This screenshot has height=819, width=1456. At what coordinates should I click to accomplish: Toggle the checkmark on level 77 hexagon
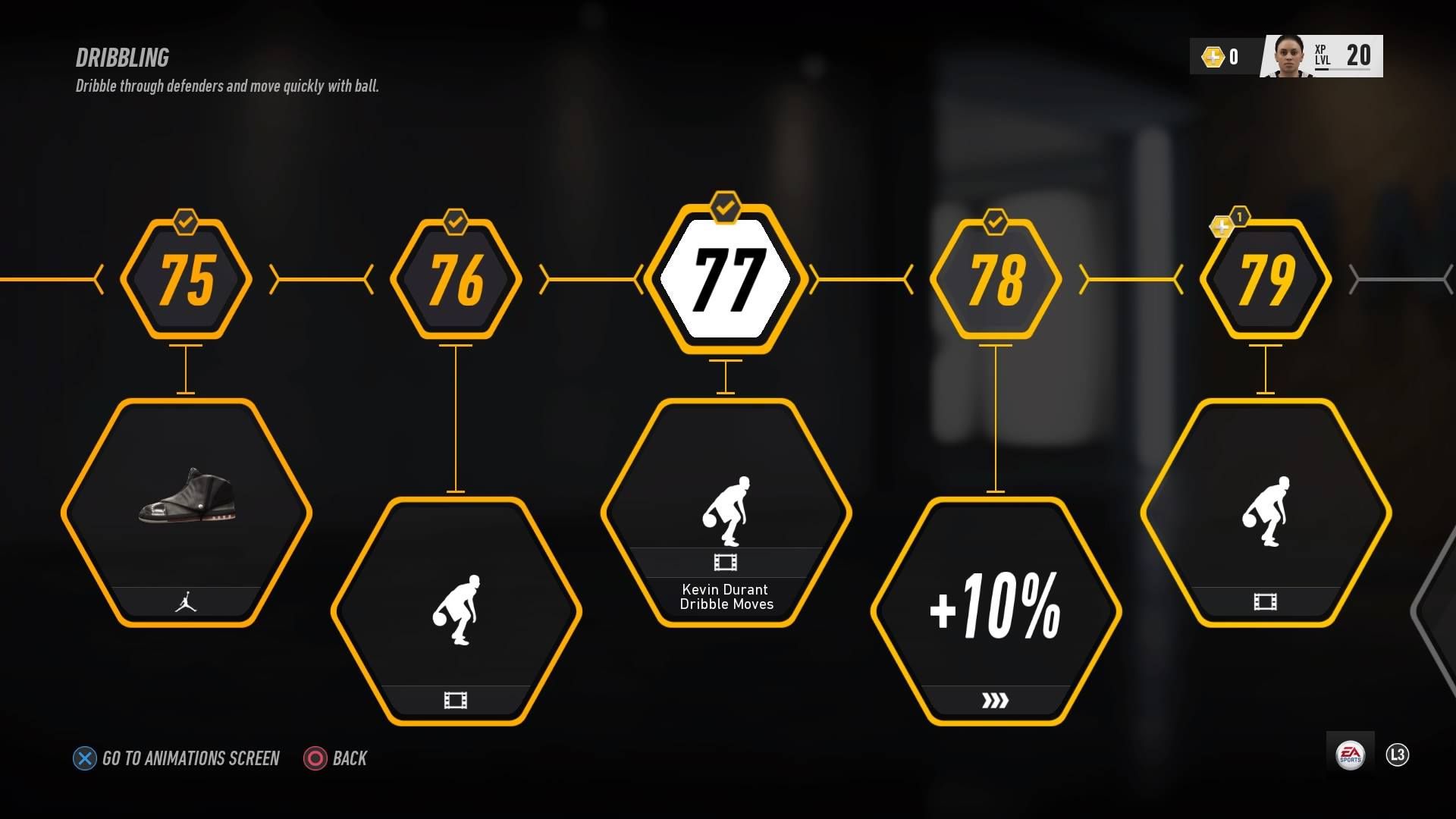pos(725,205)
